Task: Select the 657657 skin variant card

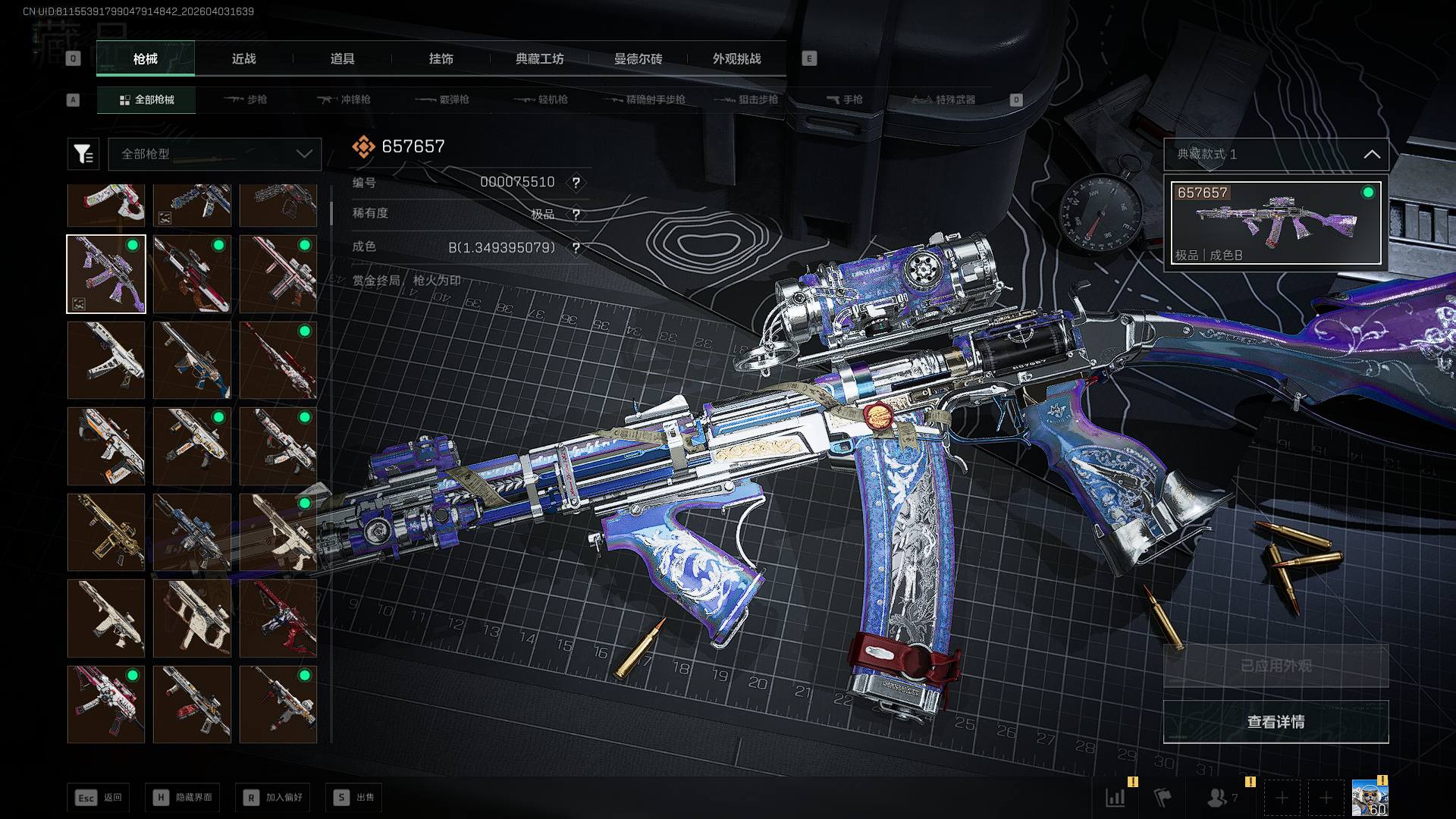Action: coord(1276,223)
